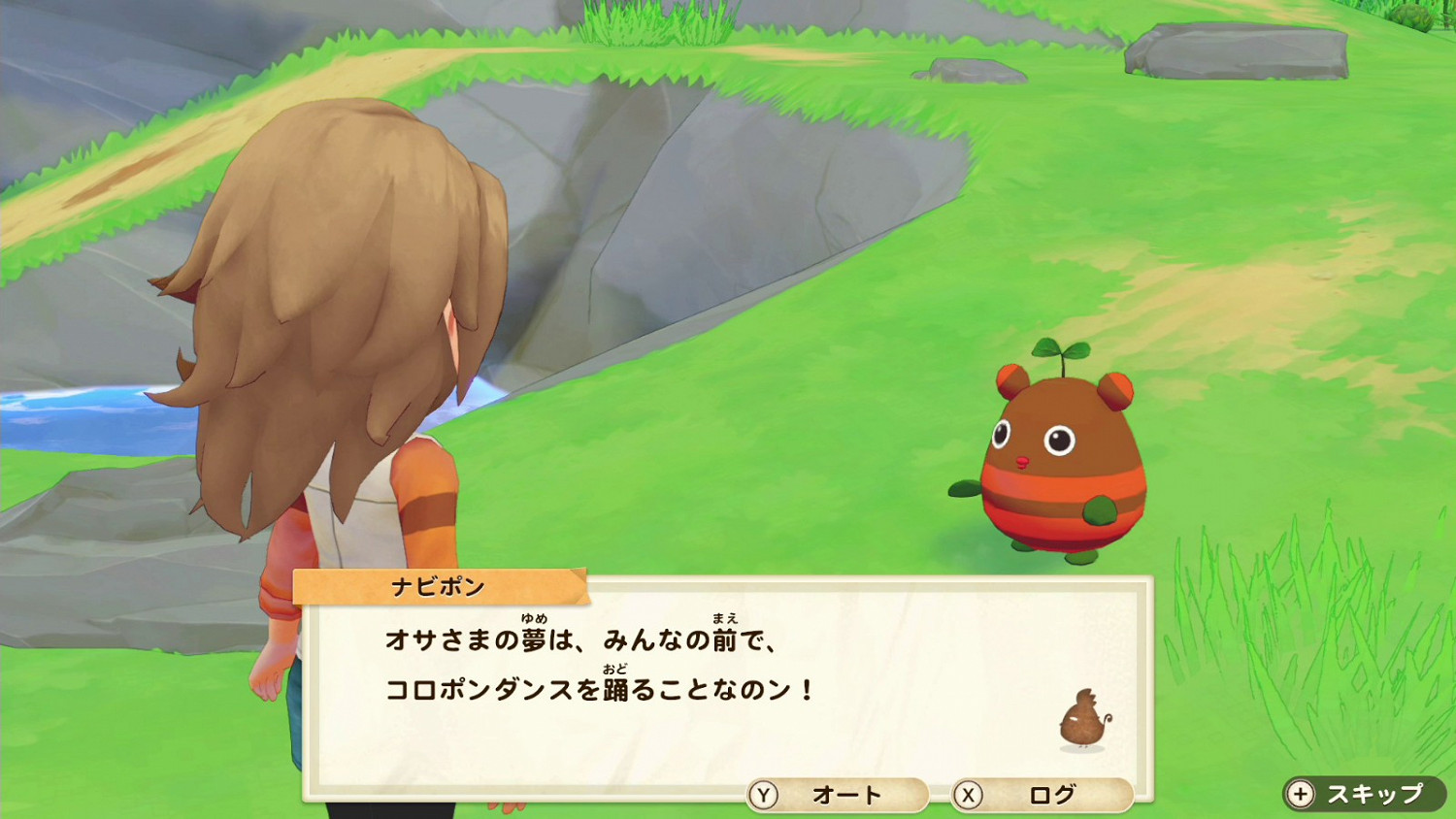Enable auto-advance with the オート control
The image size is (1456, 819).
tap(843, 795)
